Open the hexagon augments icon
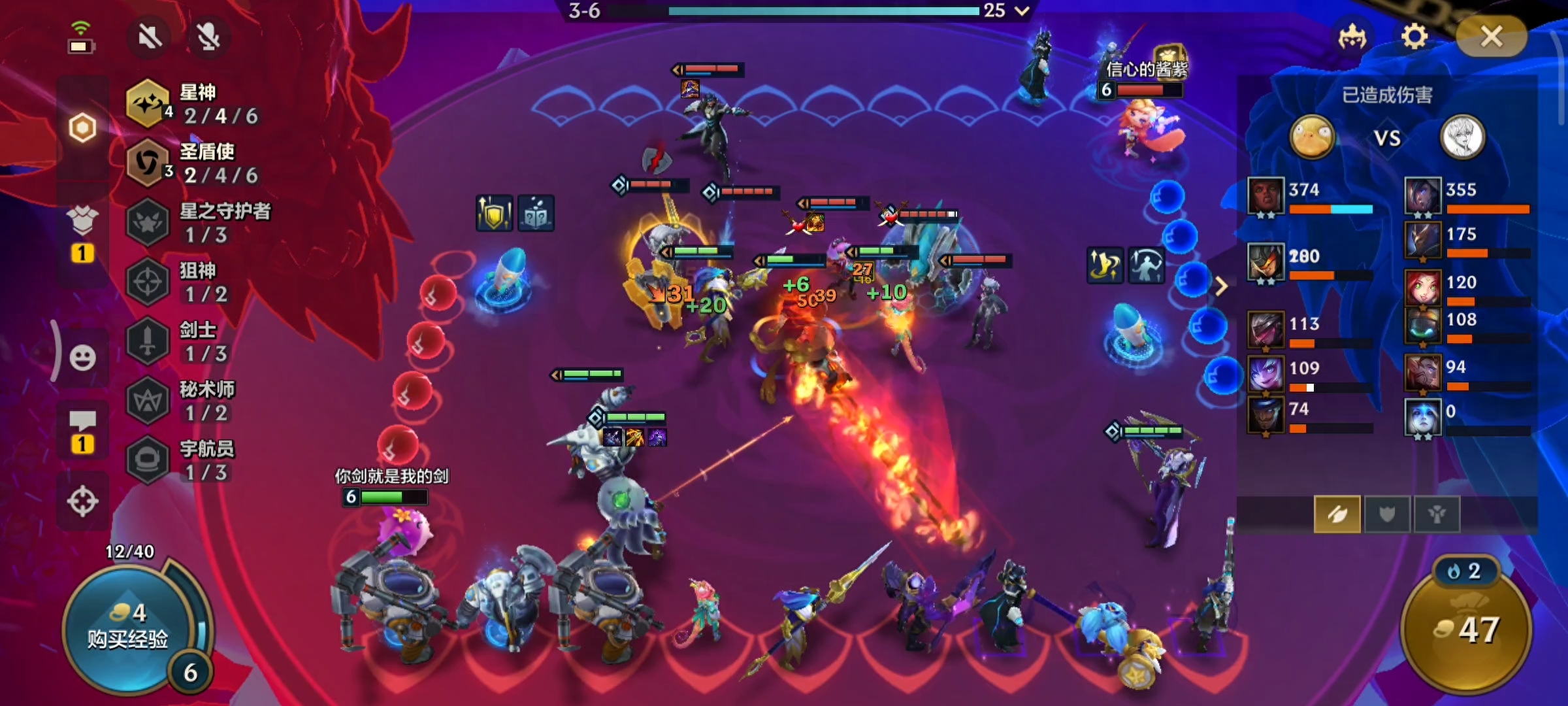 [82, 127]
